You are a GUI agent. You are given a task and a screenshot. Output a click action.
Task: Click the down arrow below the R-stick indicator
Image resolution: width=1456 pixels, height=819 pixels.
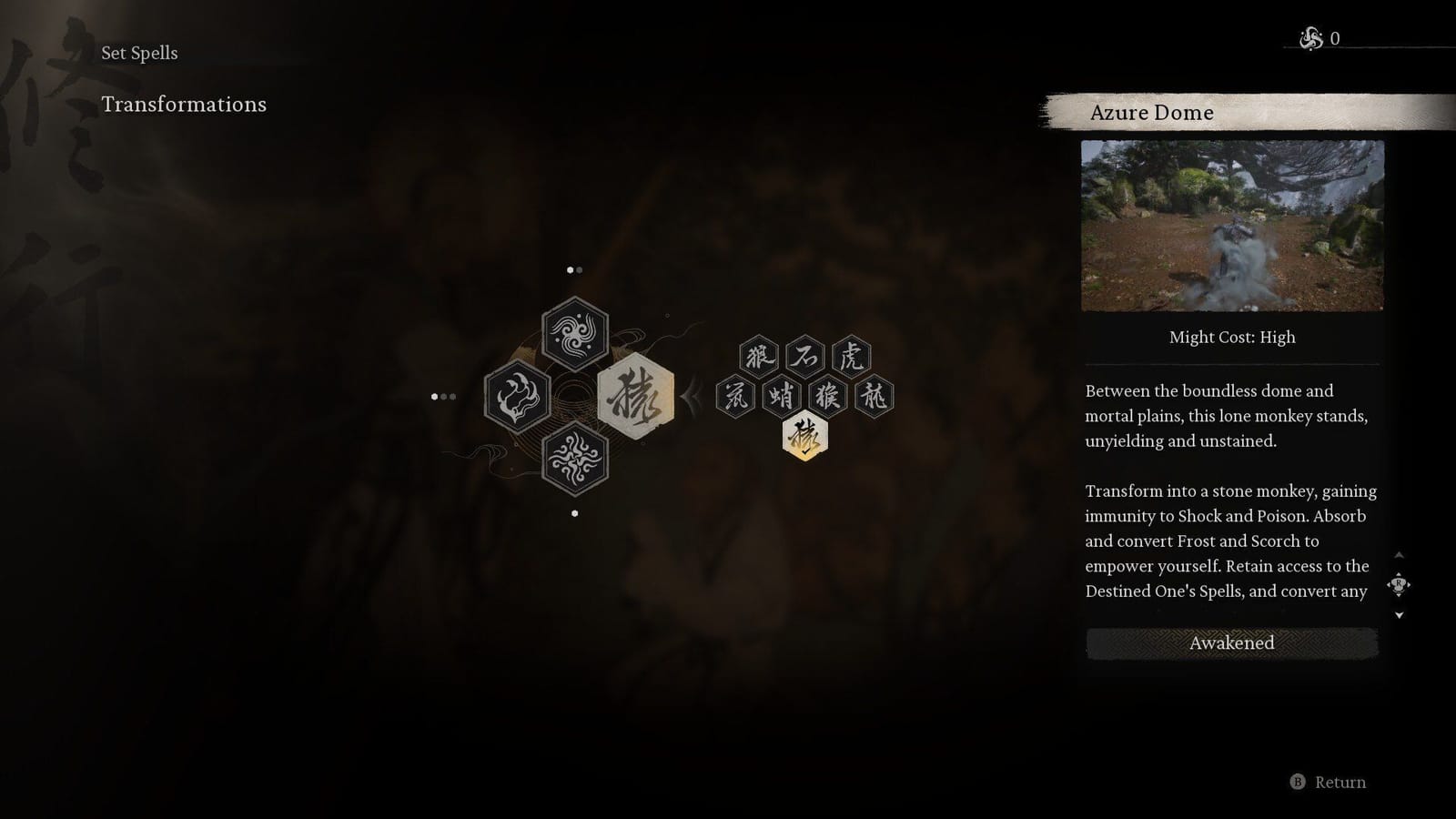(1399, 614)
